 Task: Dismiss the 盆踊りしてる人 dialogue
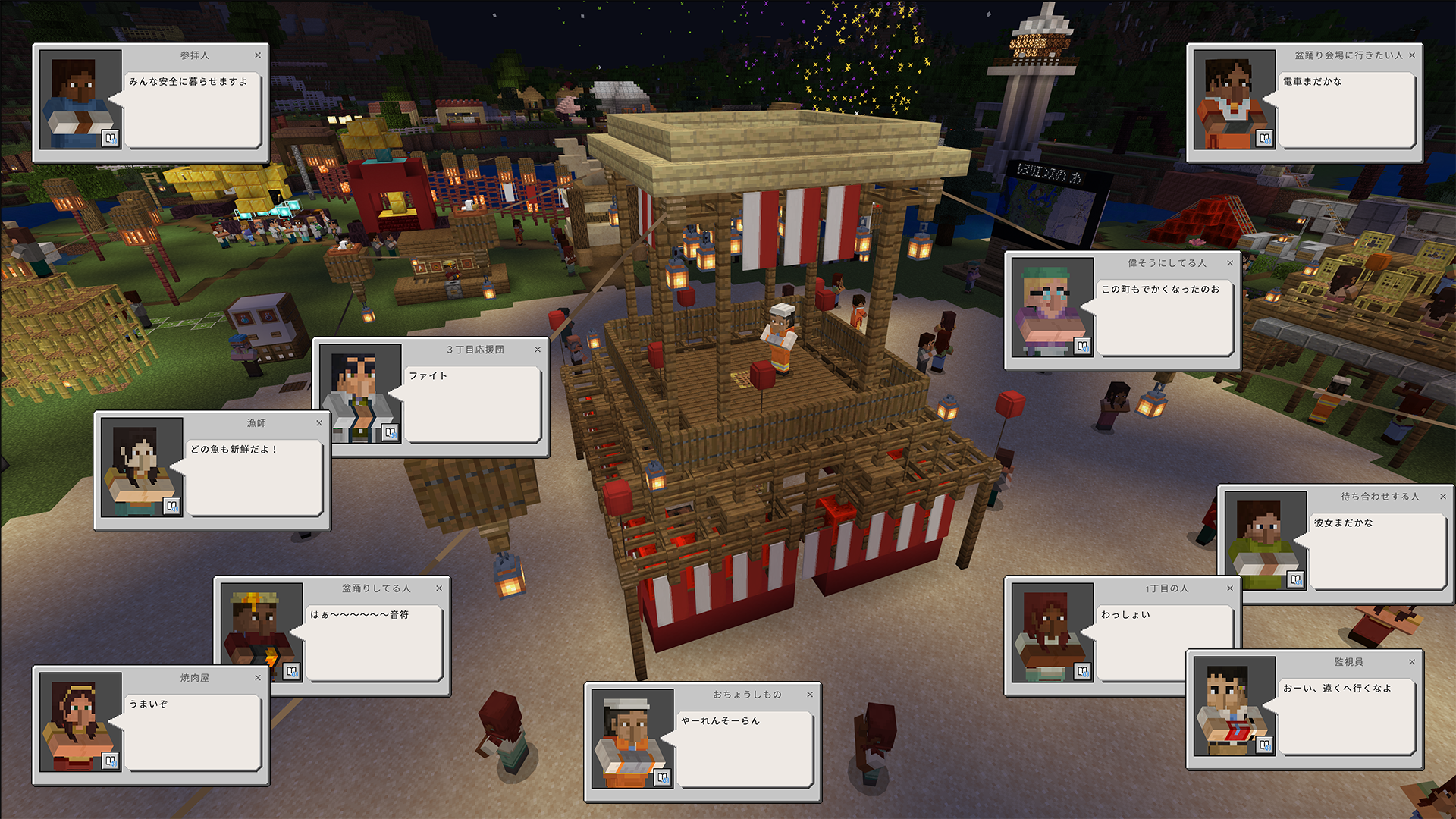coord(439,588)
